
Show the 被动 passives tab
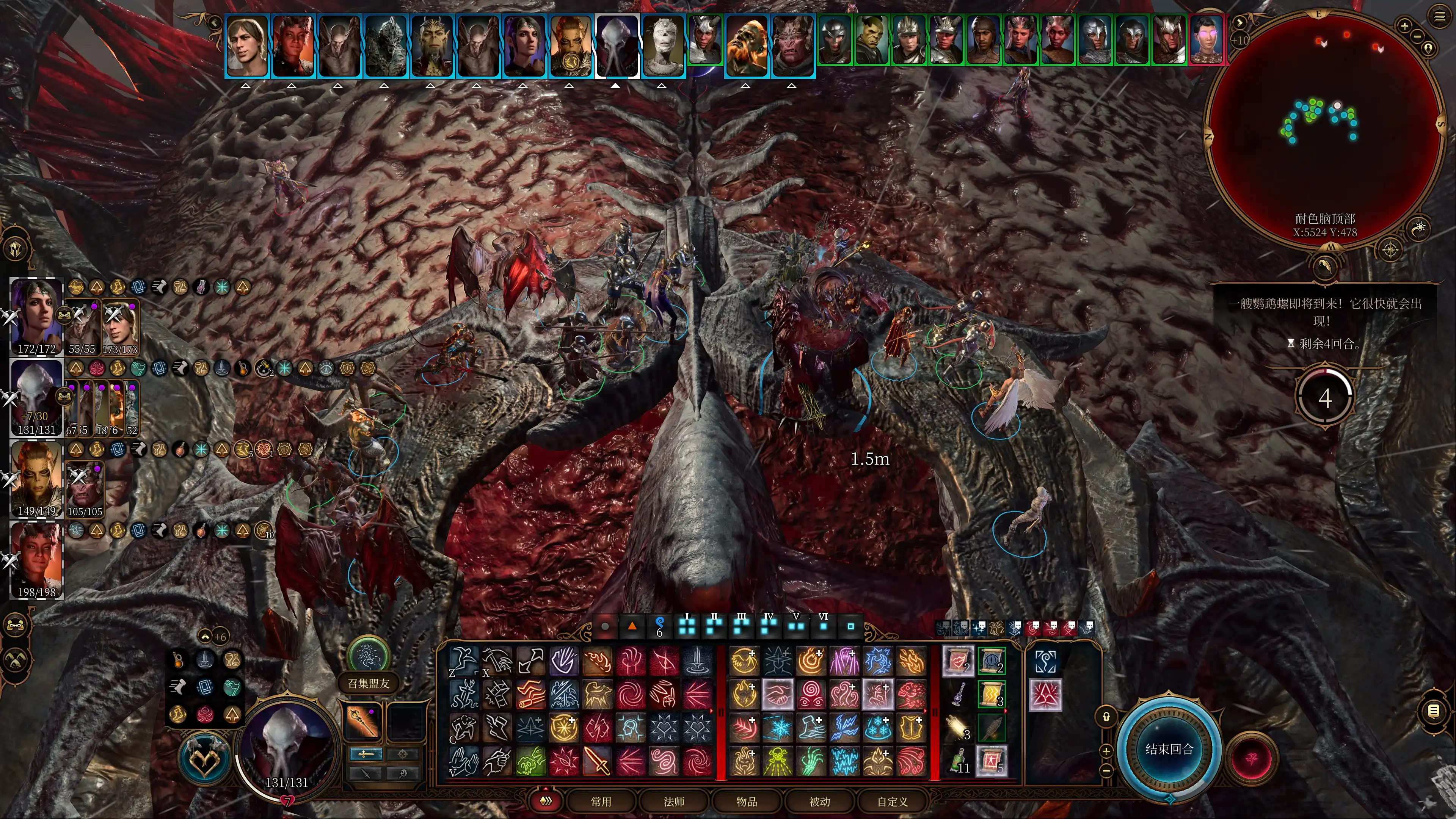click(x=819, y=802)
